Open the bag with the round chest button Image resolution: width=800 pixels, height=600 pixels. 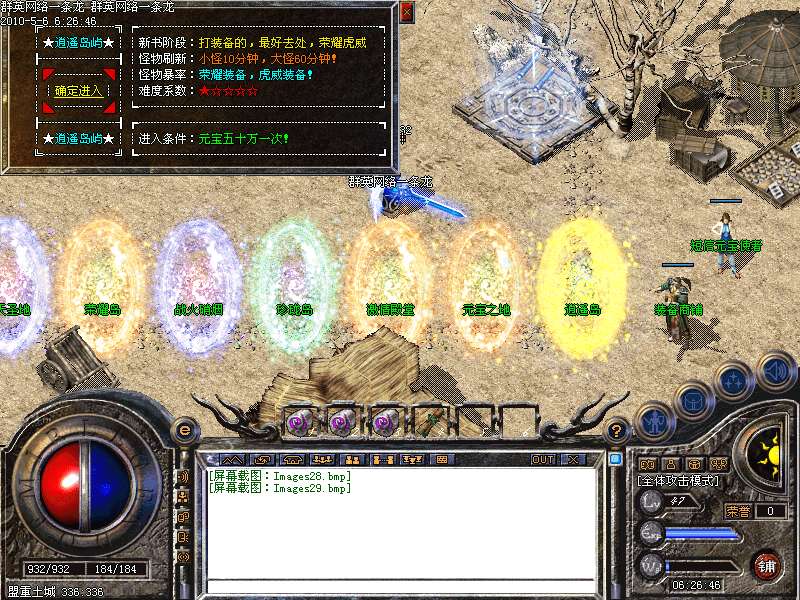tap(694, 400)
